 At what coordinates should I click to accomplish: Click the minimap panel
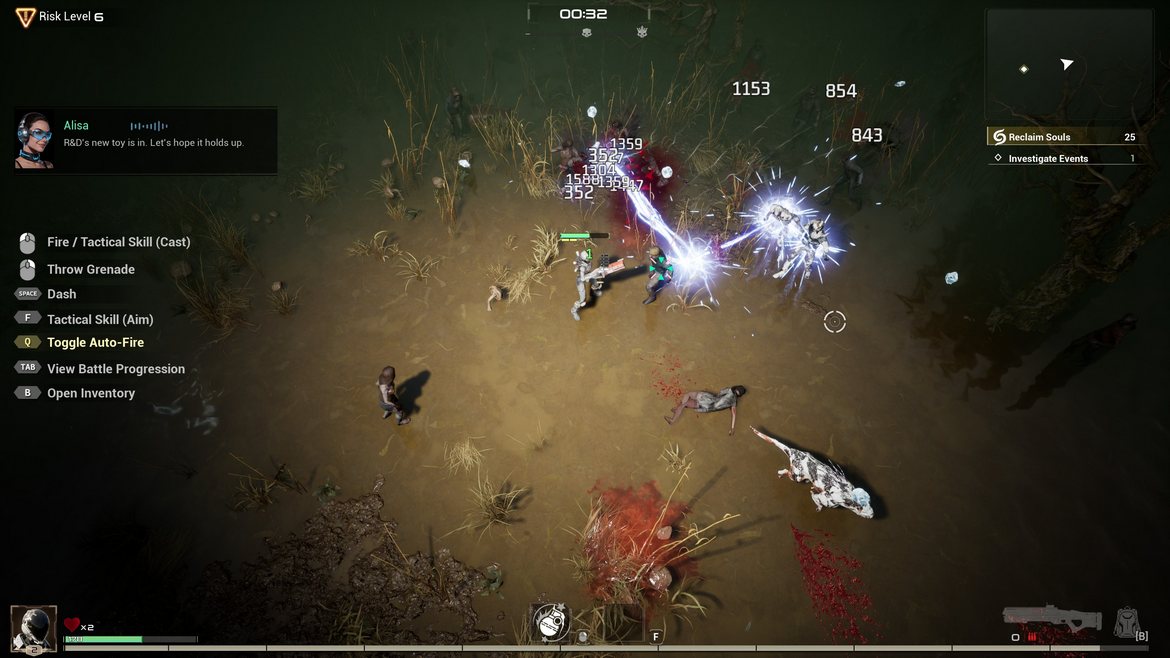click(x=1068, y=65)
